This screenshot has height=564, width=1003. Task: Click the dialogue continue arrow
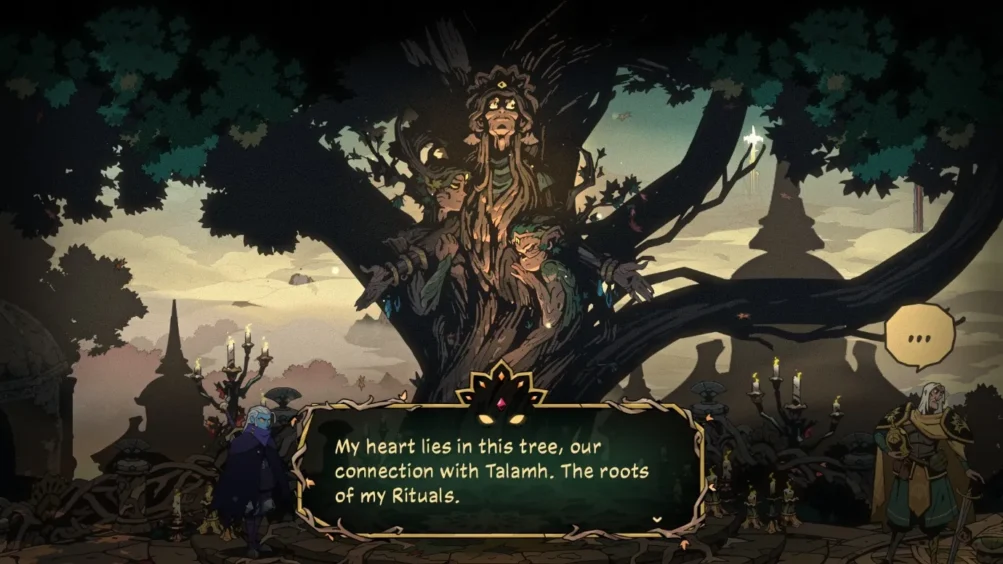pyautogui.click(x=657, y=519)
